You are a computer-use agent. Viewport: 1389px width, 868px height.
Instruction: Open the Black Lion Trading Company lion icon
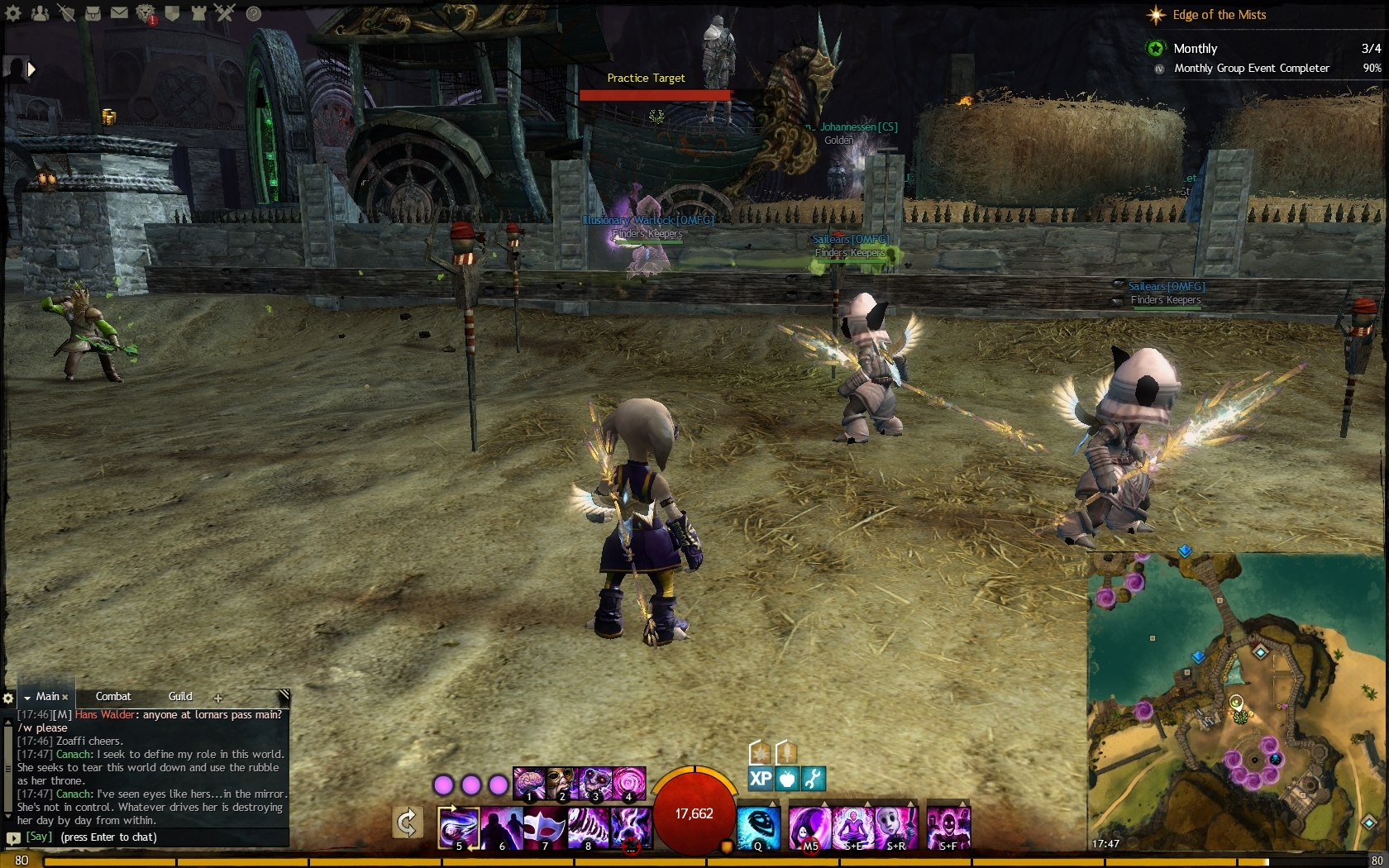click(x=146, y=13)
